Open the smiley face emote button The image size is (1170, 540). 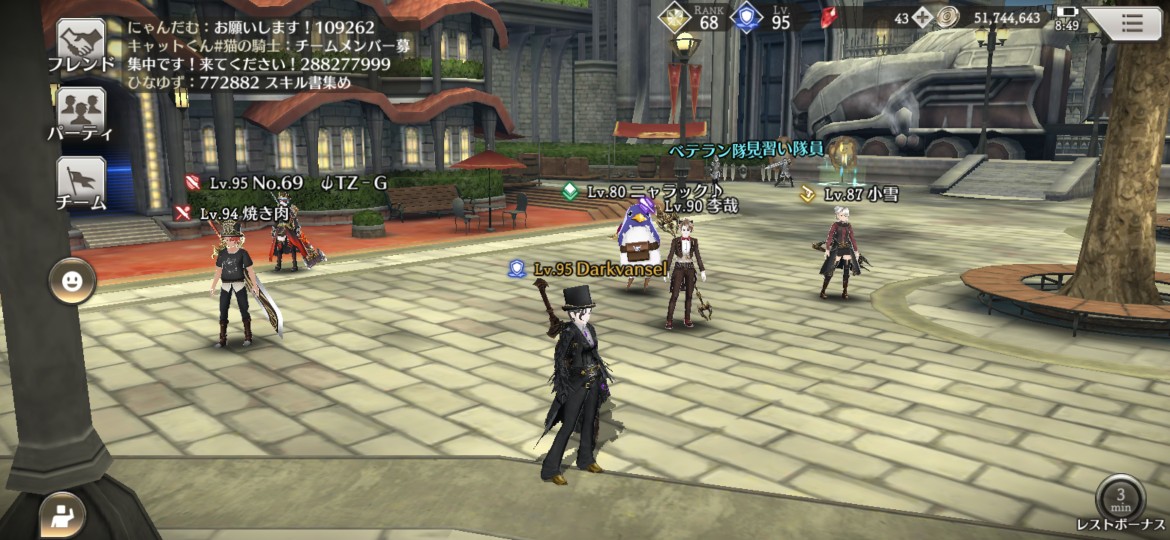pyautogui.click(x=72, y=282)
